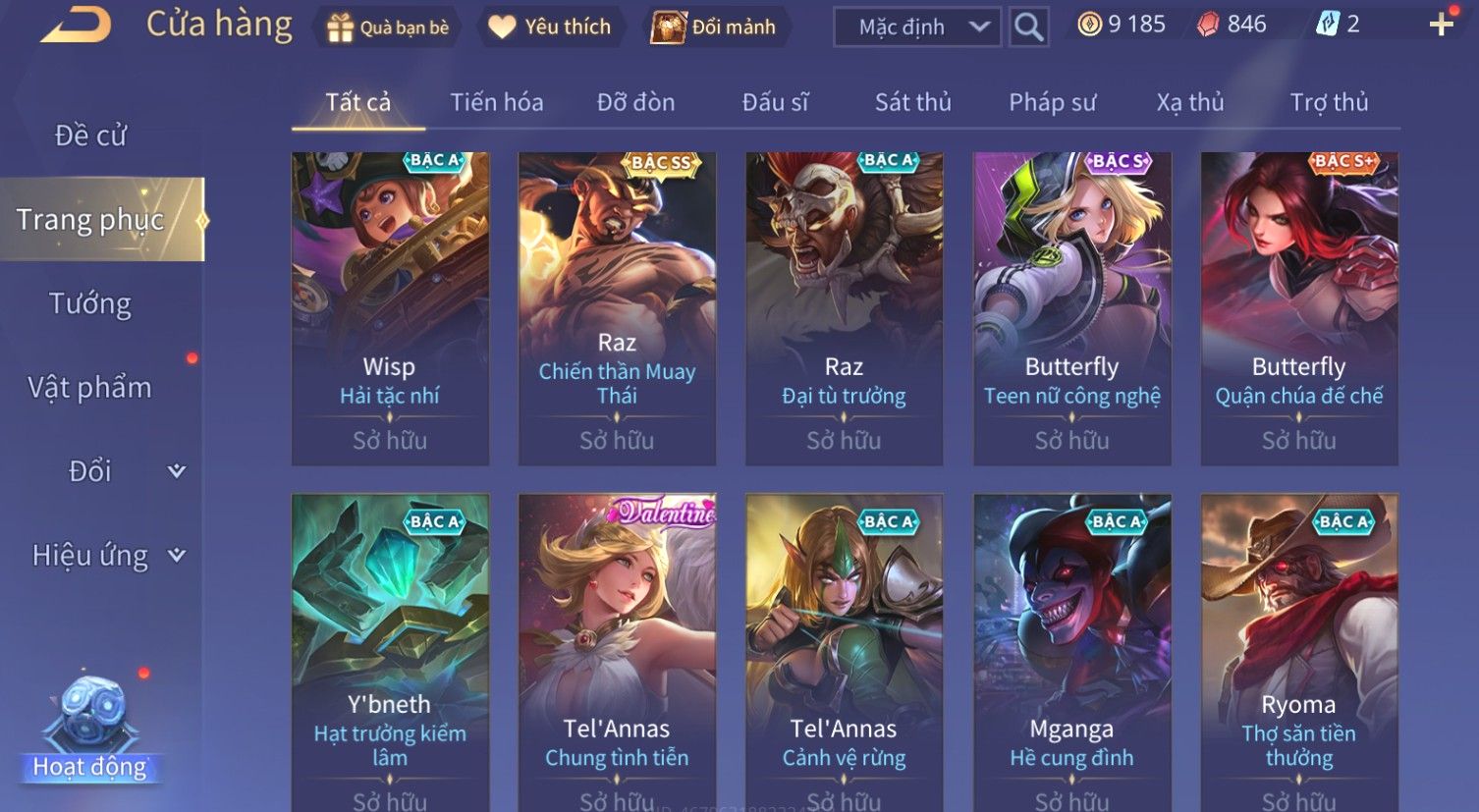The image size is (1479, 812).
Task: Go back using the return arrow
Action: tap(76, 26)
